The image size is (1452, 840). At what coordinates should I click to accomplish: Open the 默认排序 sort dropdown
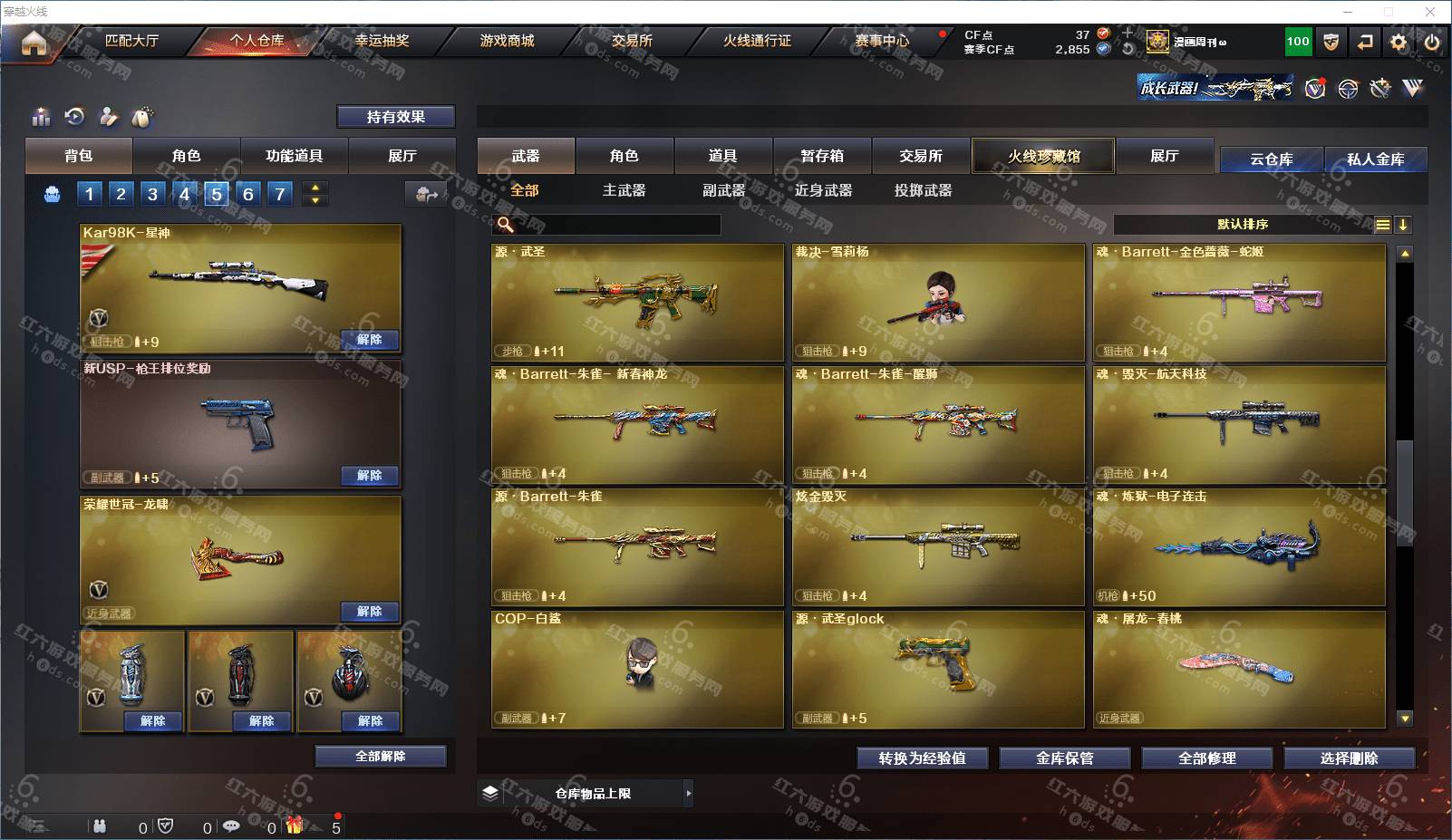[1243, 225]
